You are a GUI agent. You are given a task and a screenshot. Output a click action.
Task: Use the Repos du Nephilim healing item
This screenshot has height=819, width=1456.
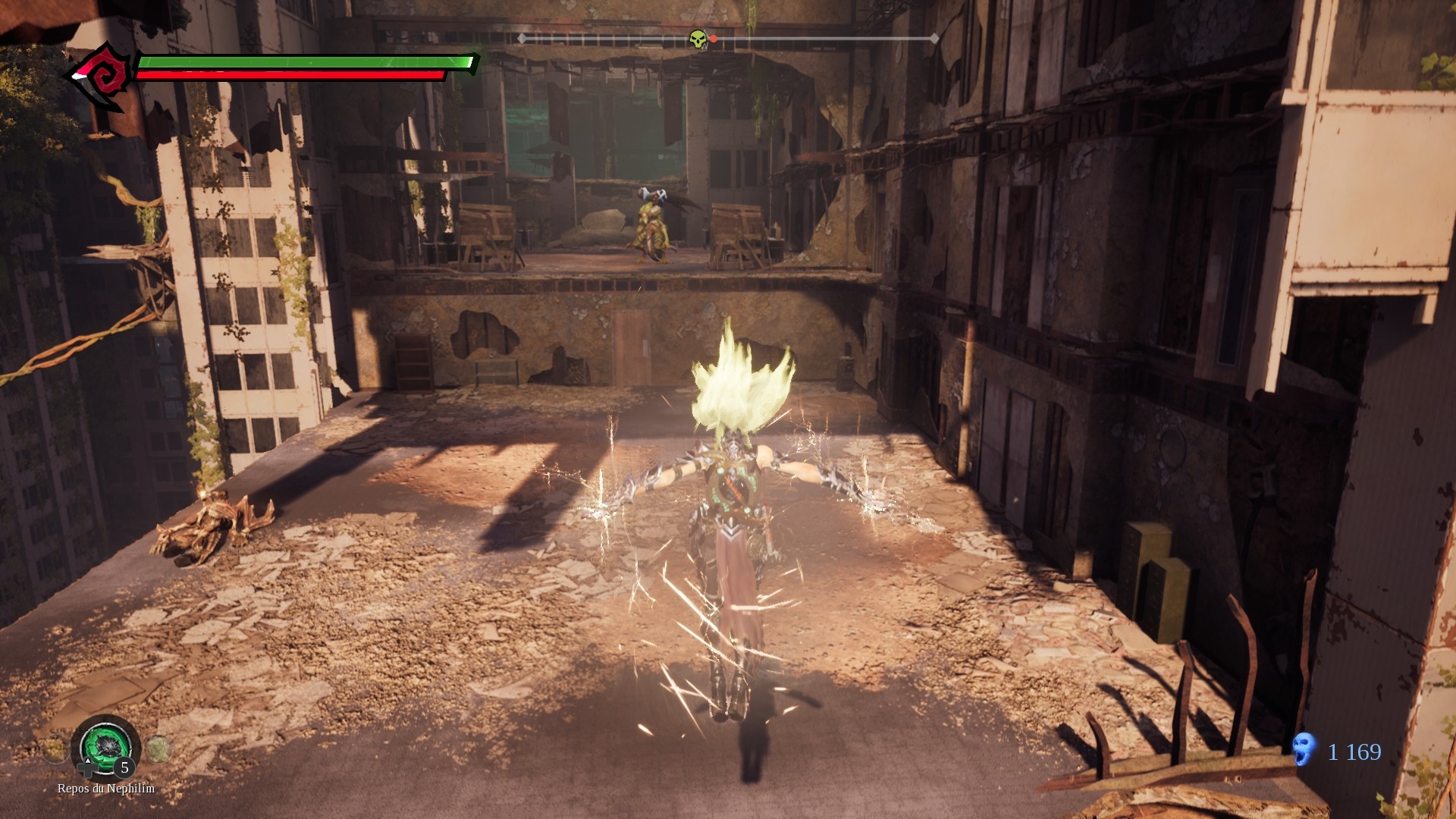tap(106, 745)
